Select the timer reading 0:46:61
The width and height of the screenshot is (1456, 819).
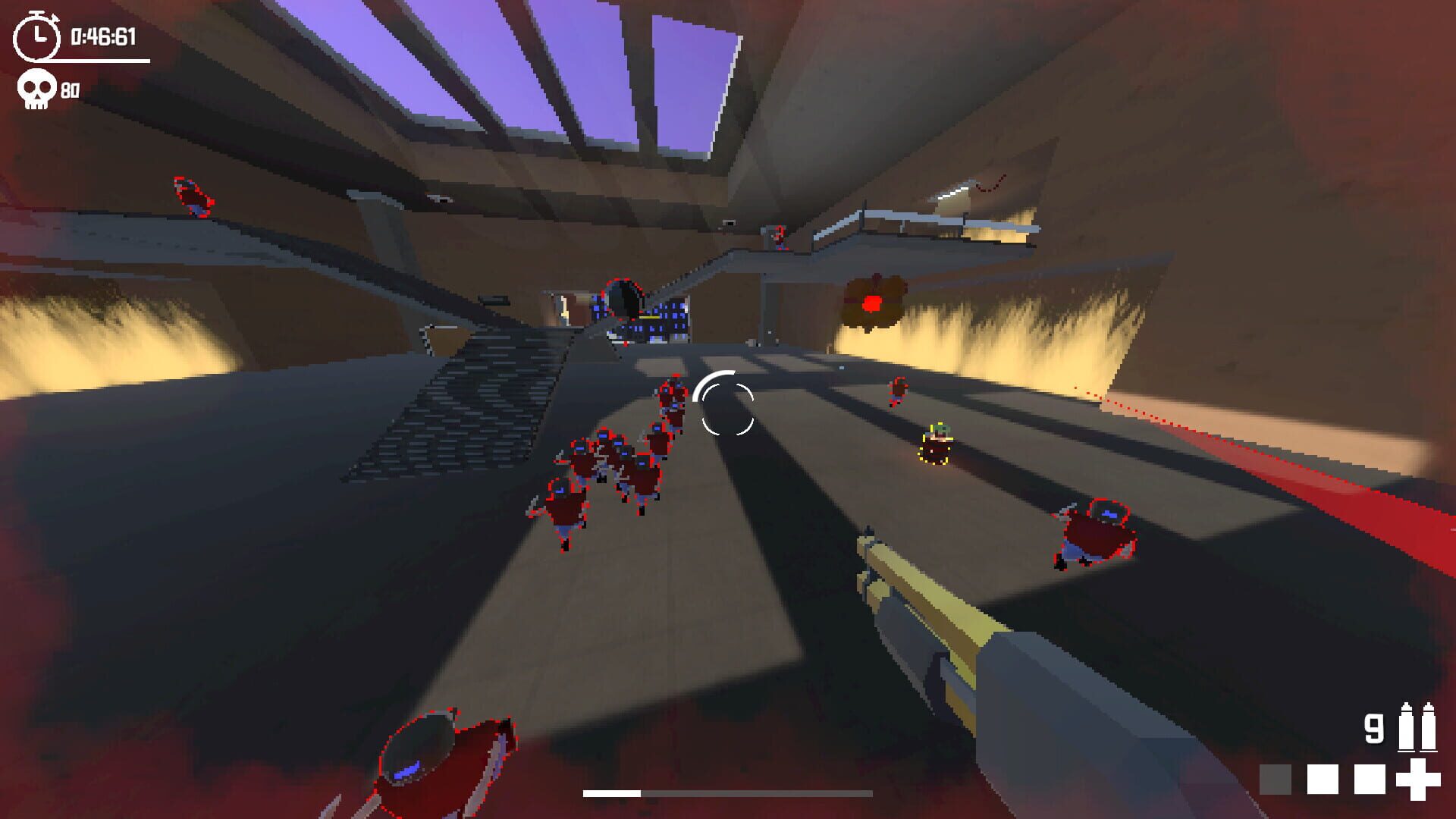click(102, 34)
